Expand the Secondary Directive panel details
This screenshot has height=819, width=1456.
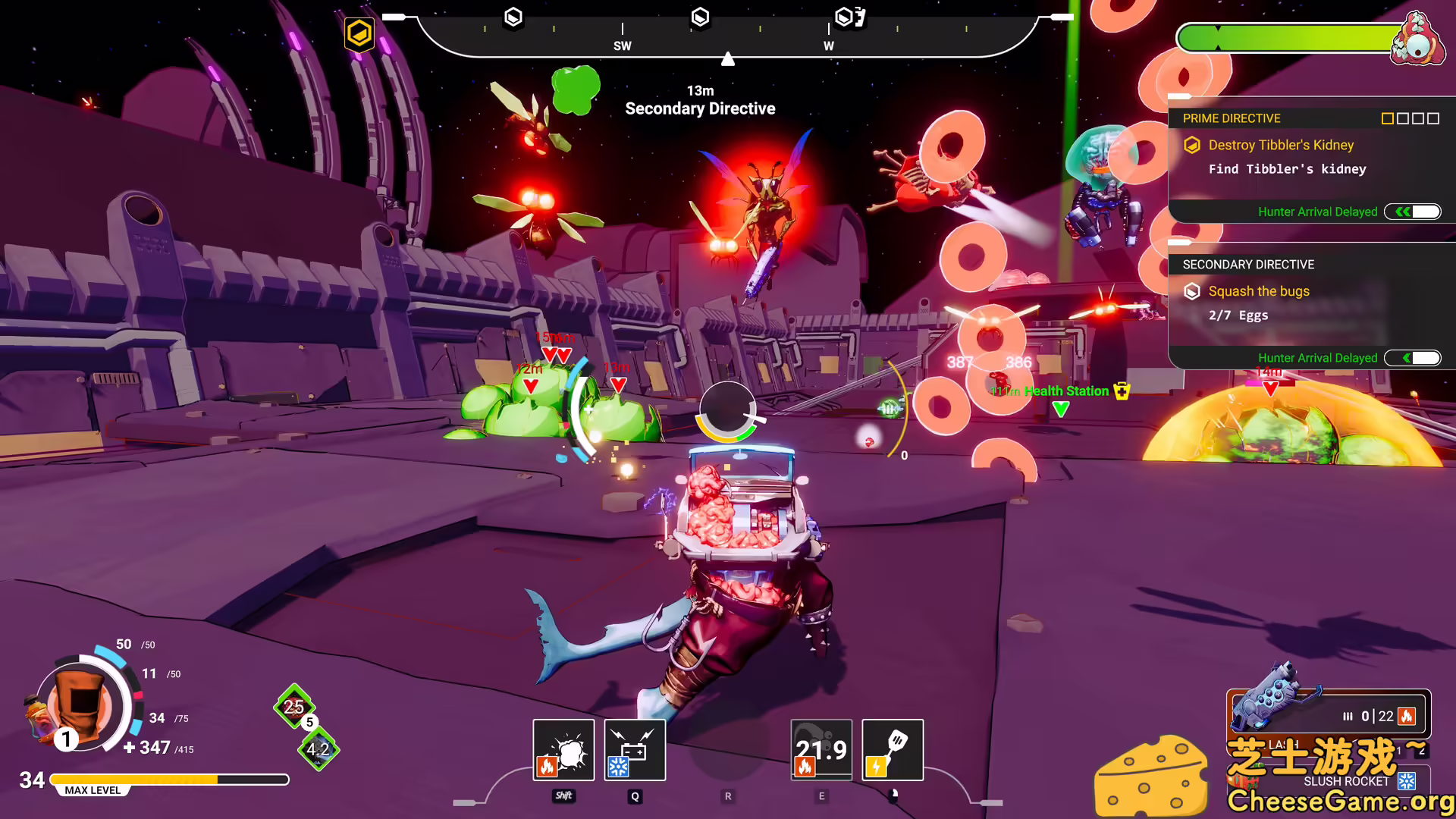[x=1247, y=265]
